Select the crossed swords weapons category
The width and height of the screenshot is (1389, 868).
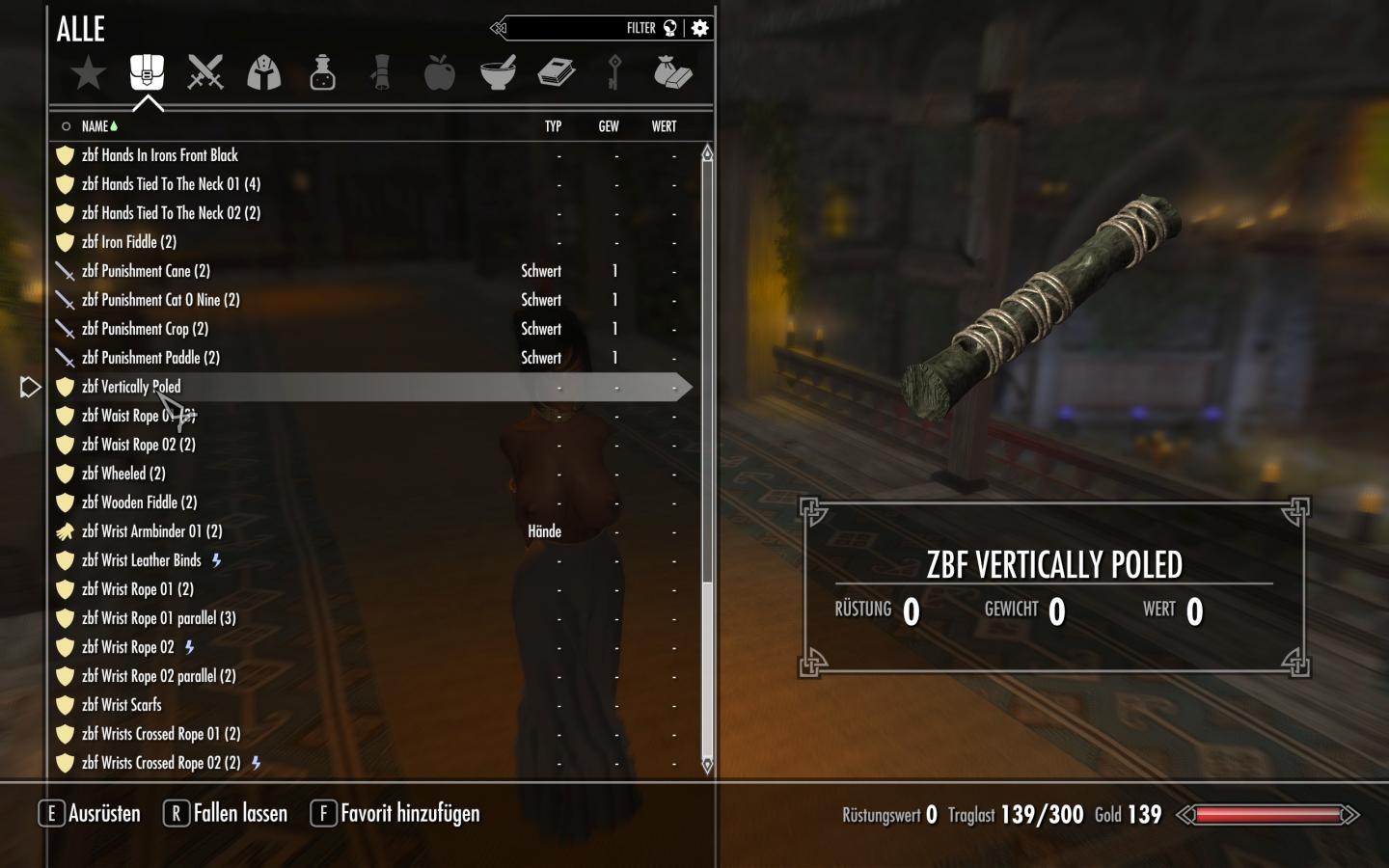(x=204, y=71)
